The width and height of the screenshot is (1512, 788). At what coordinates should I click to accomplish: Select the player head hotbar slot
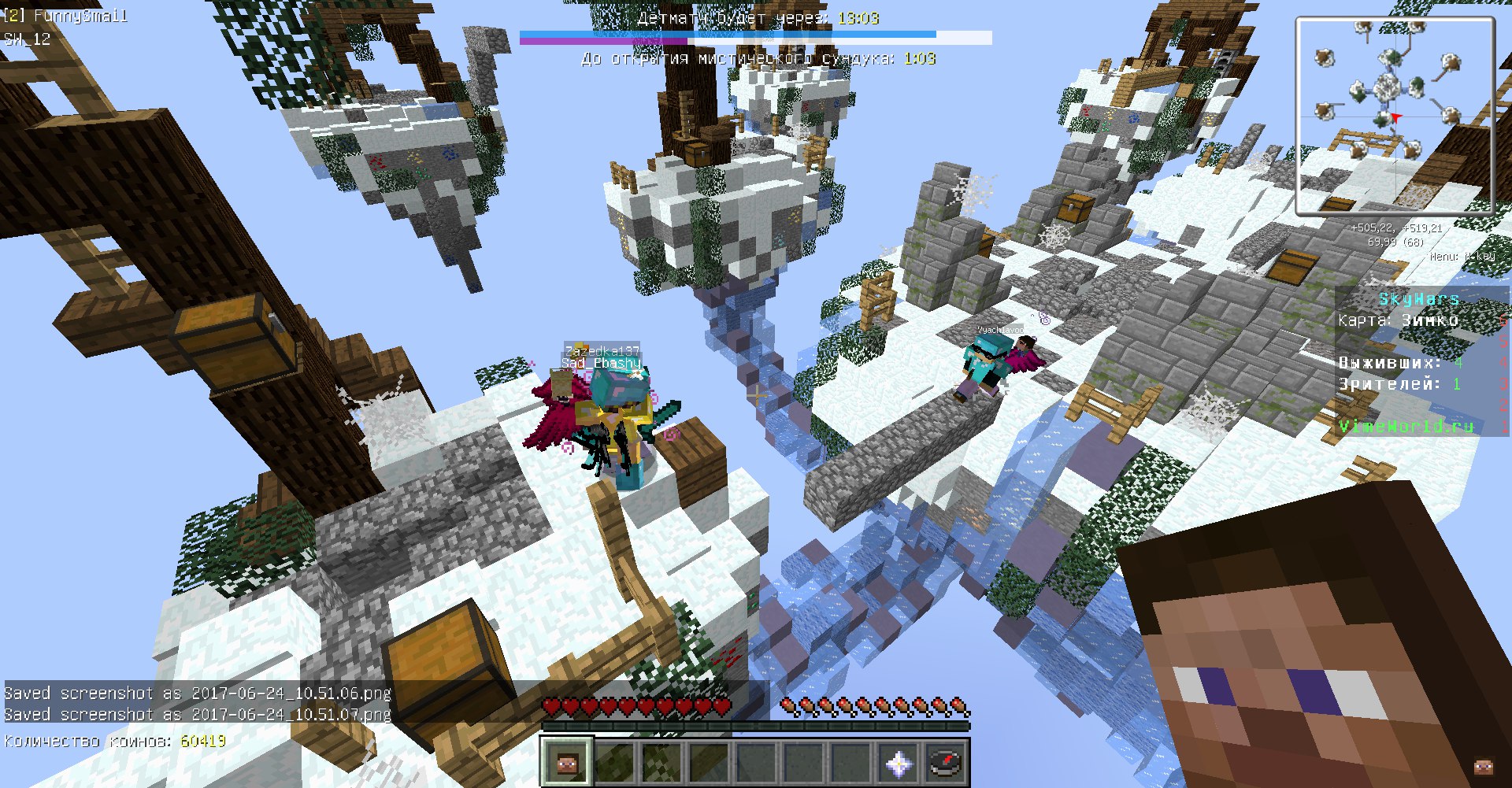click(566, 762)
